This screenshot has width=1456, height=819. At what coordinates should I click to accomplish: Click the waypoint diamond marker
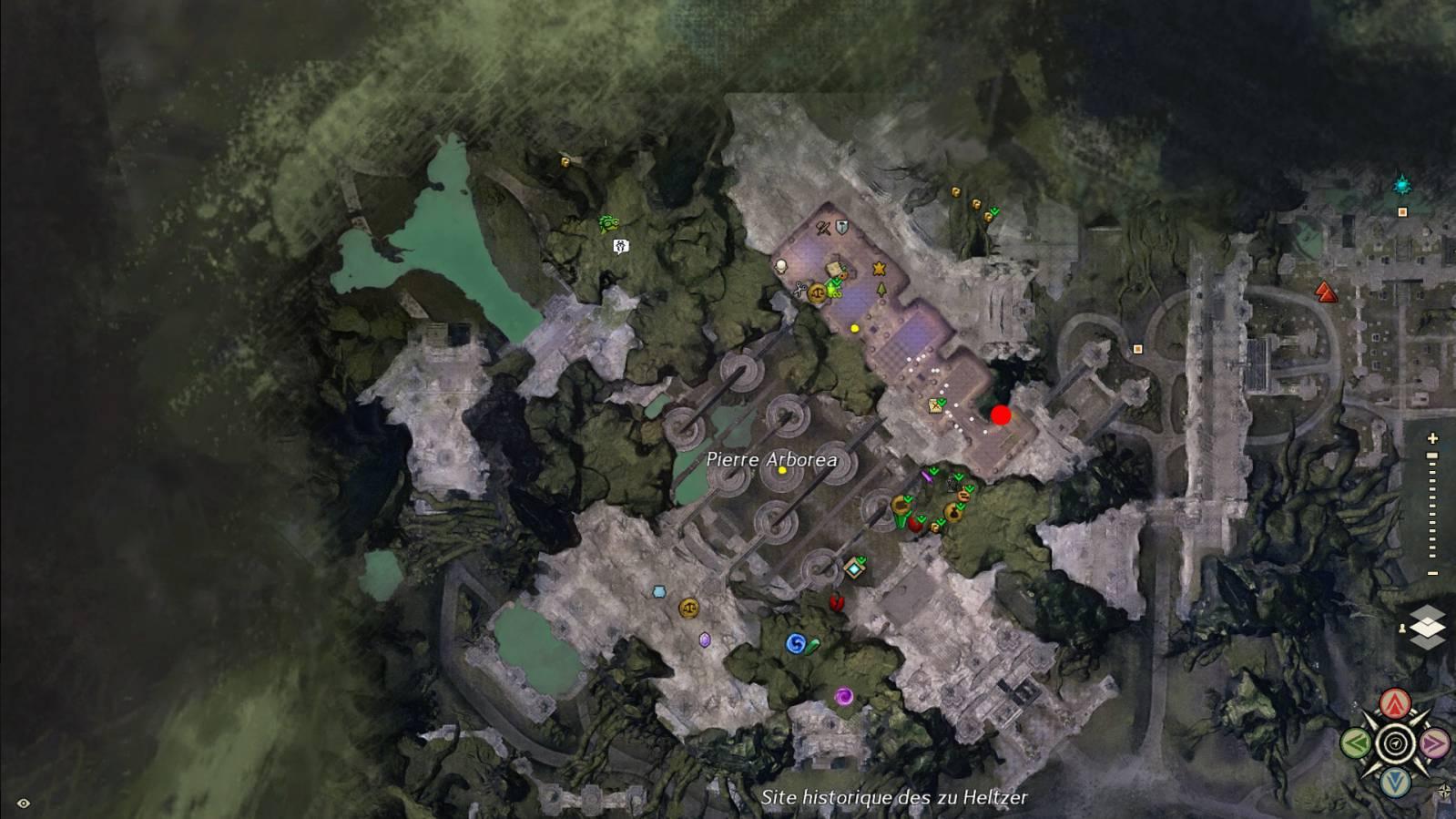[853, 569]
